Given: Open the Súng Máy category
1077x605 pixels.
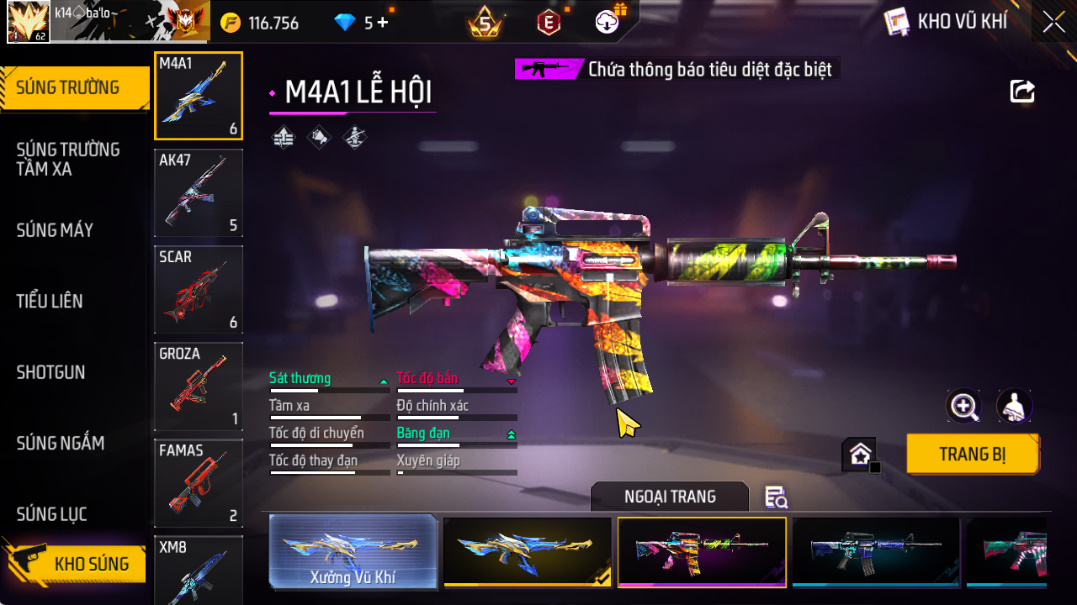Looking at the screenshot, I should [x=56, y=230].
